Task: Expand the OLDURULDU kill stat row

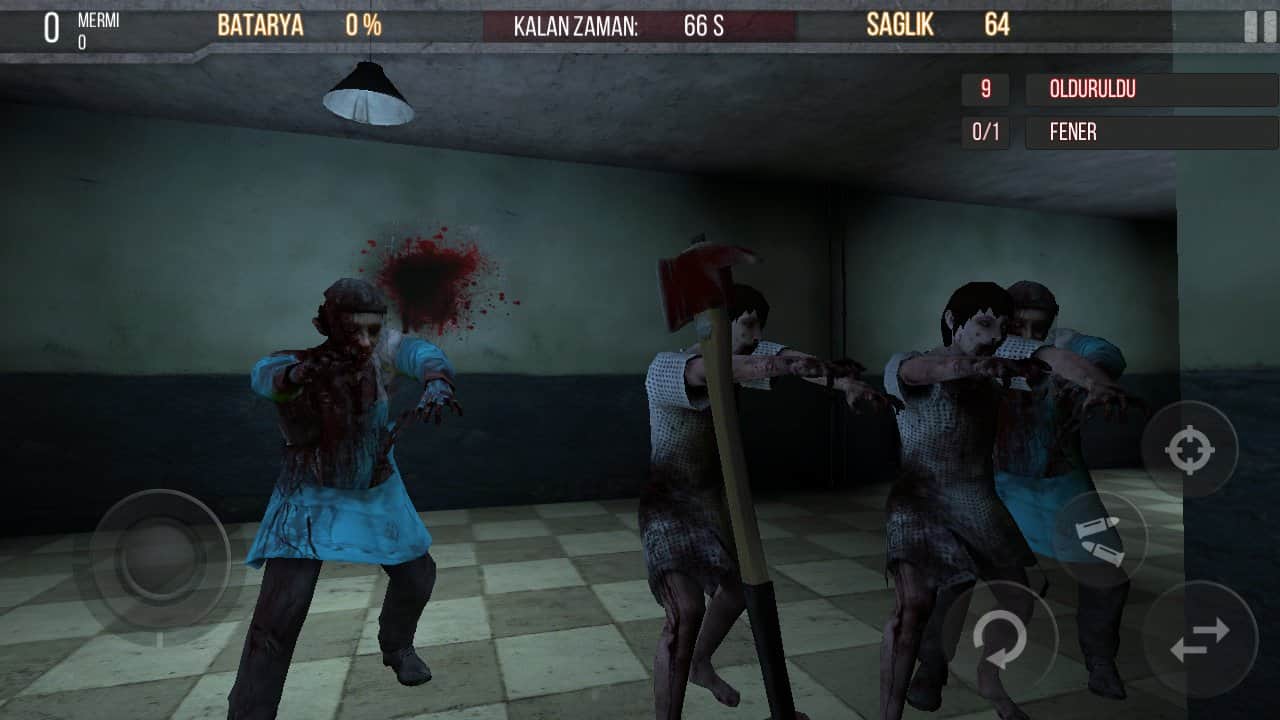Action: 1148,90
